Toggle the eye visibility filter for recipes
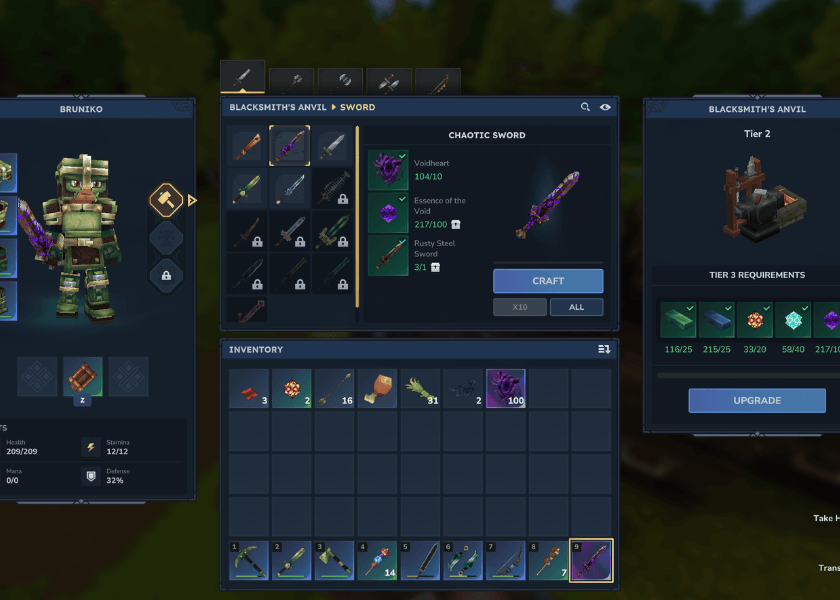 point(605,107)
